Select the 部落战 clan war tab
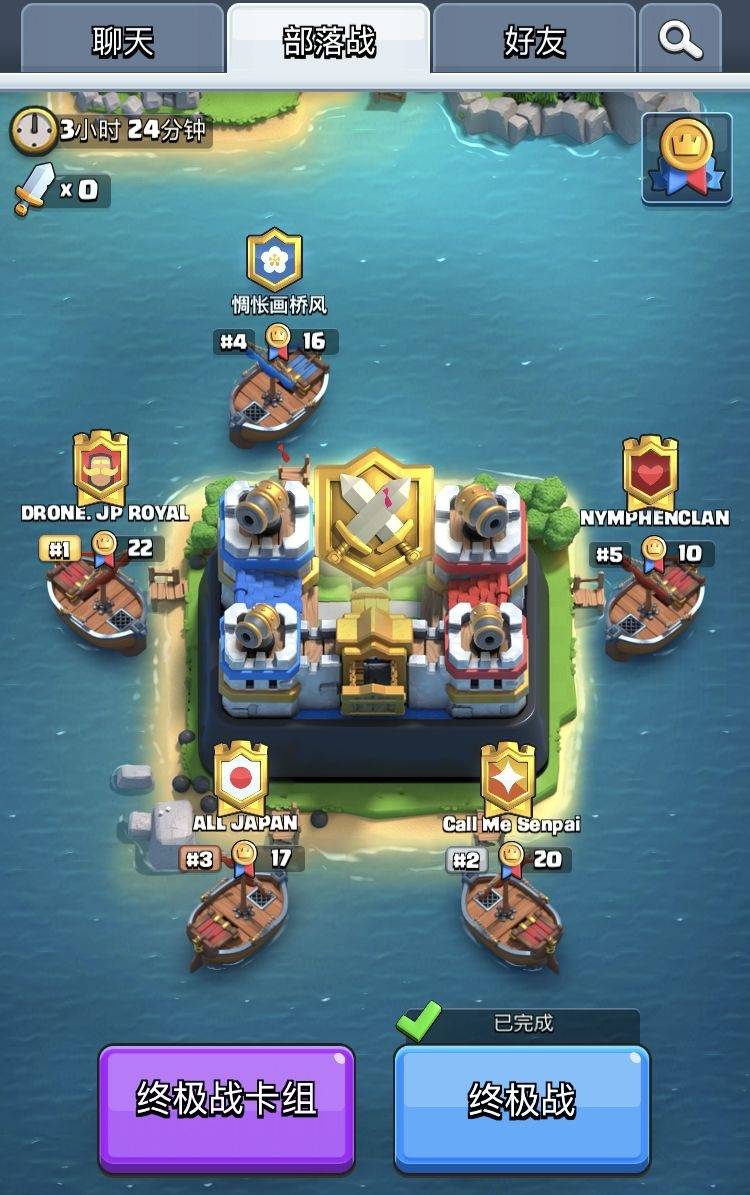750x1195 pixels. click(329, 41)
